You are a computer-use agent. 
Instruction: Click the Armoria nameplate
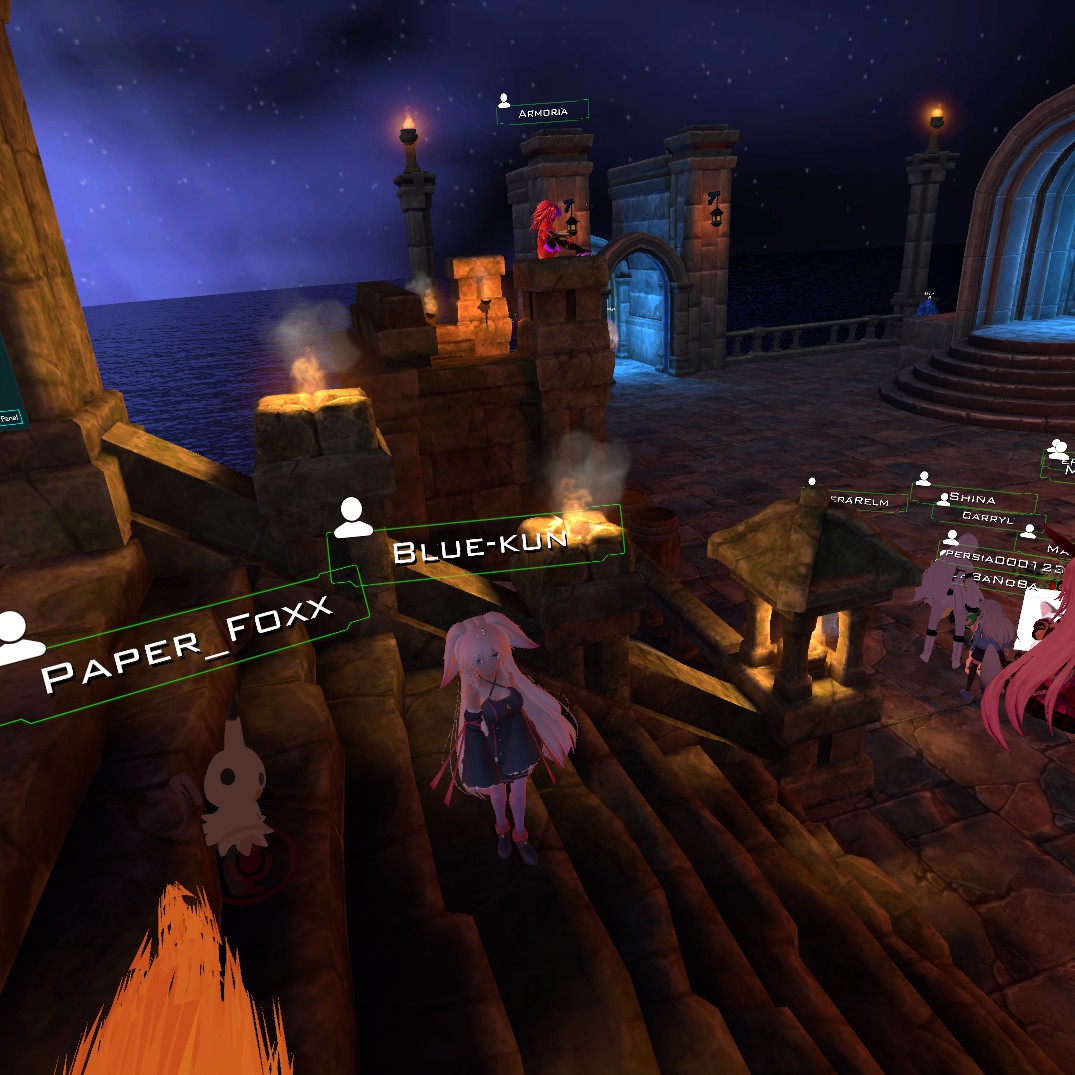pyautogui.click(x=543, y=112)
